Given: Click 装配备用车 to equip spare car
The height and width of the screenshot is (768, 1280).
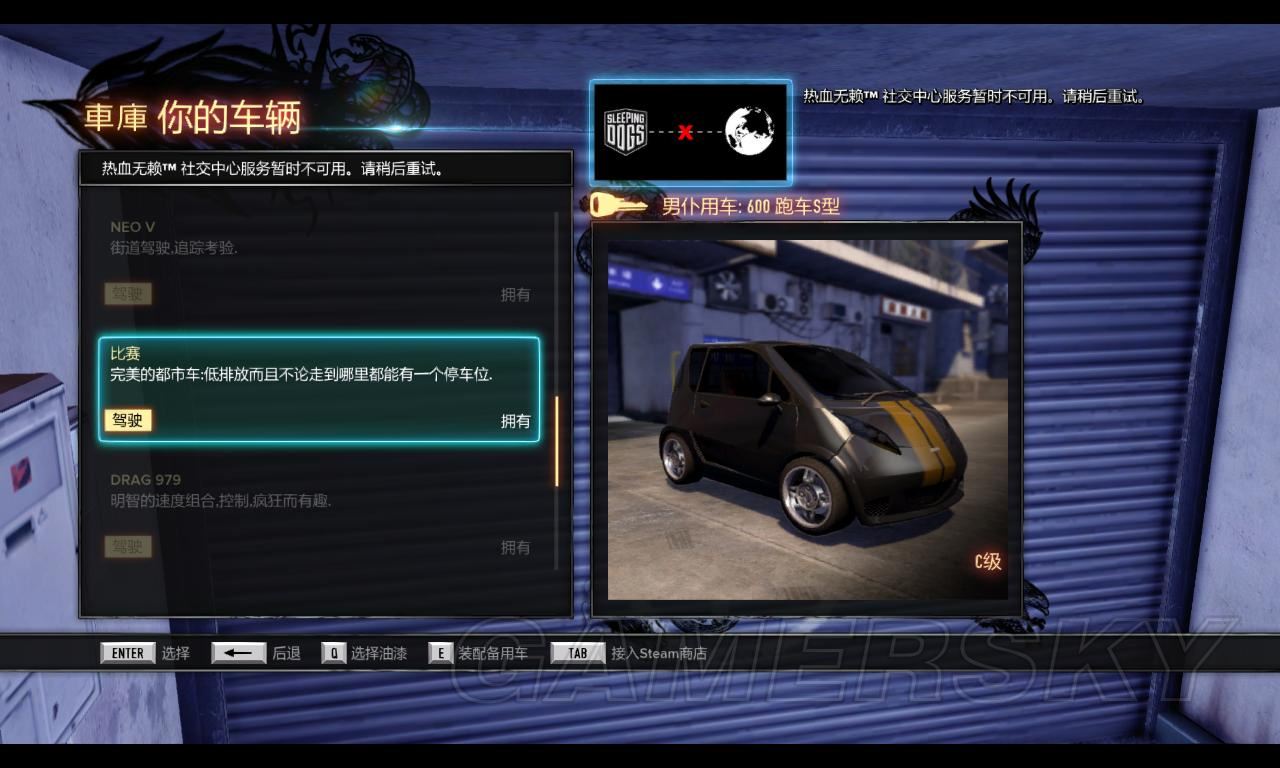Looking at the screenshot, I should tap(478, 653).
